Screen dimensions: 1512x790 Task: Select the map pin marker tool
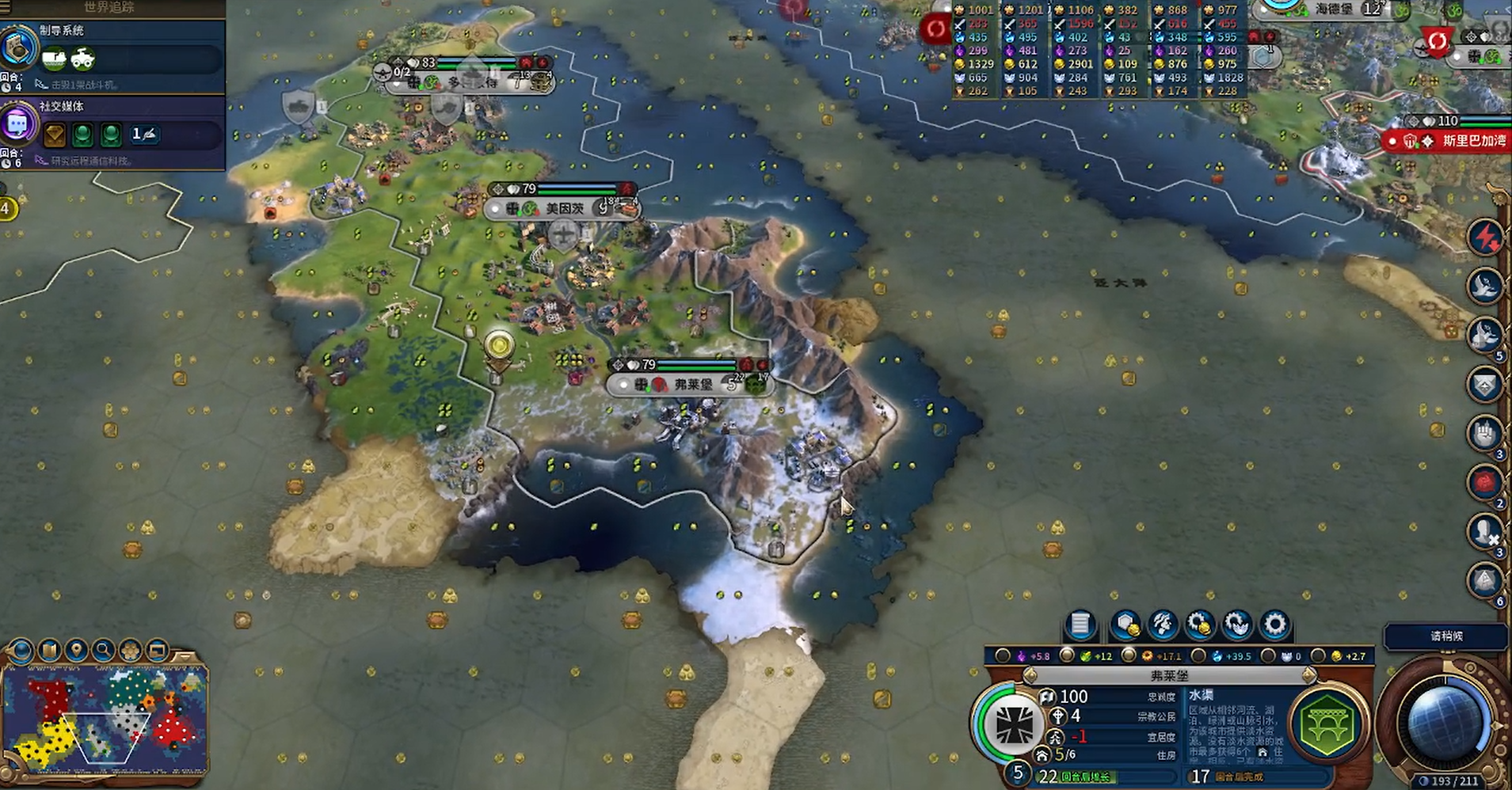[x=76, y=651]
